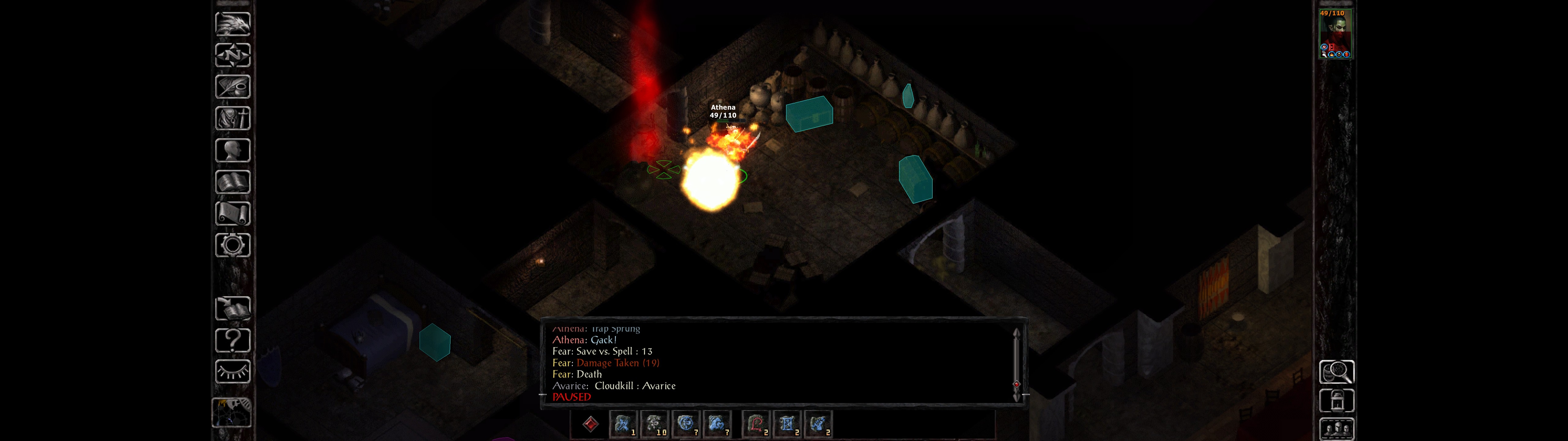Select Athena's portrait

(x=1335, y=33)
